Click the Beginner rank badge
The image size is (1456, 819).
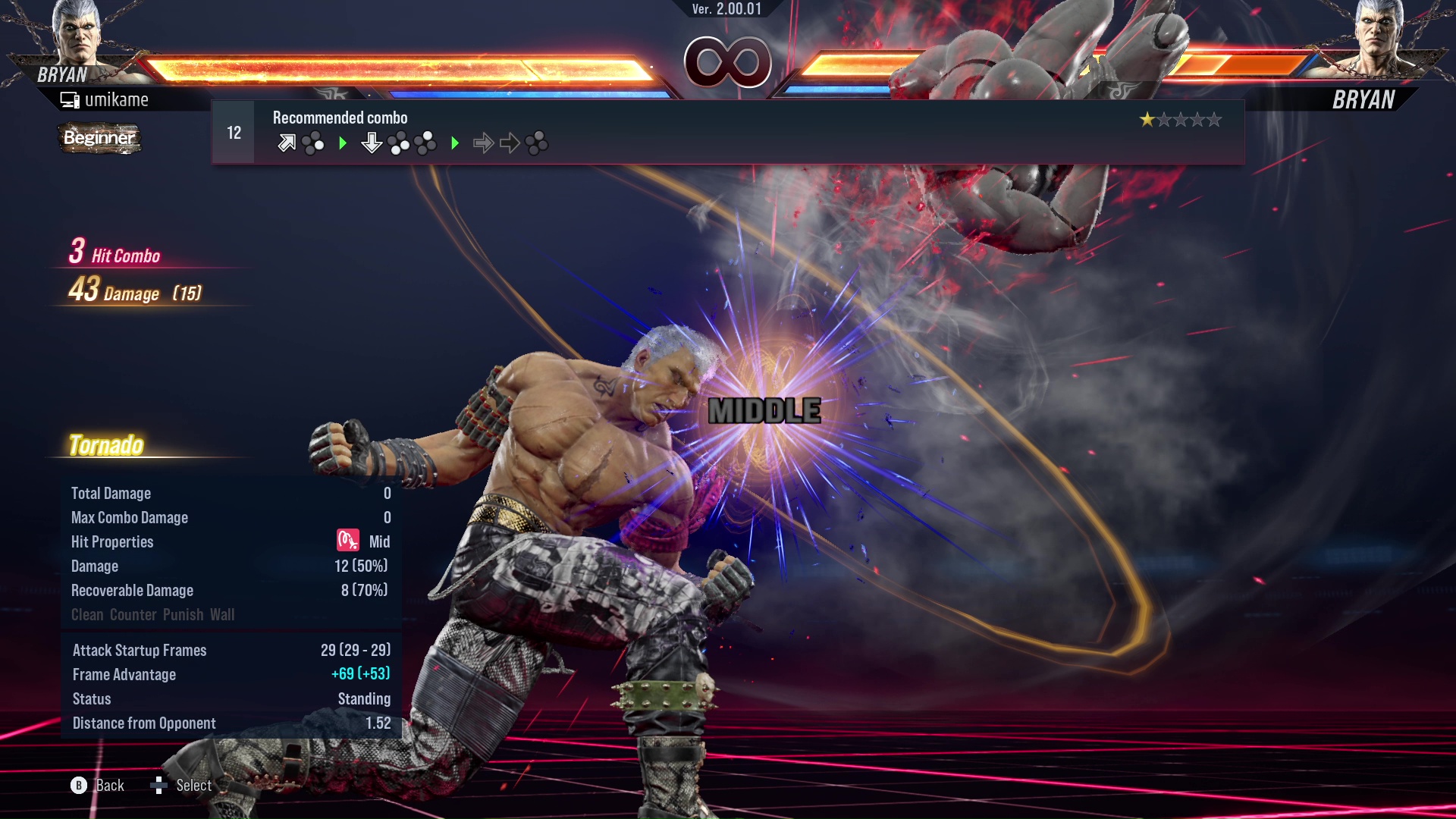pos(99,138)
